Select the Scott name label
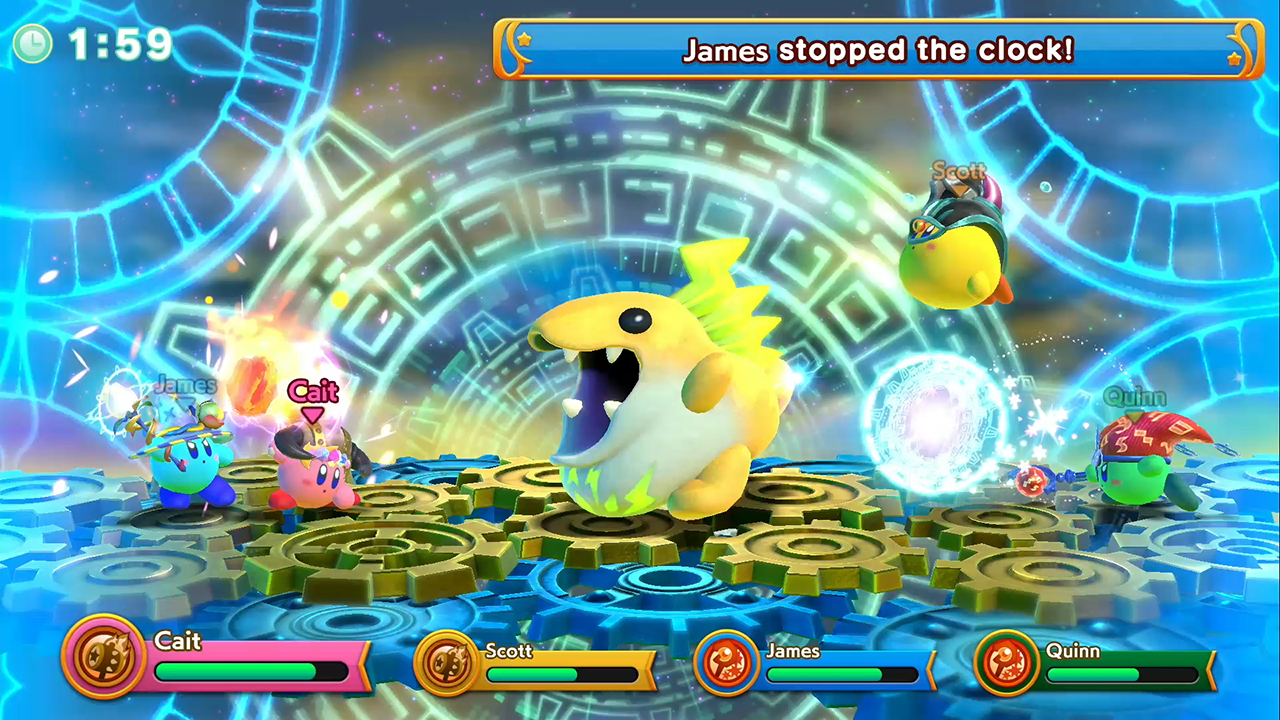The height and width of the screenshot is (720, 1280). pos(509,652)
